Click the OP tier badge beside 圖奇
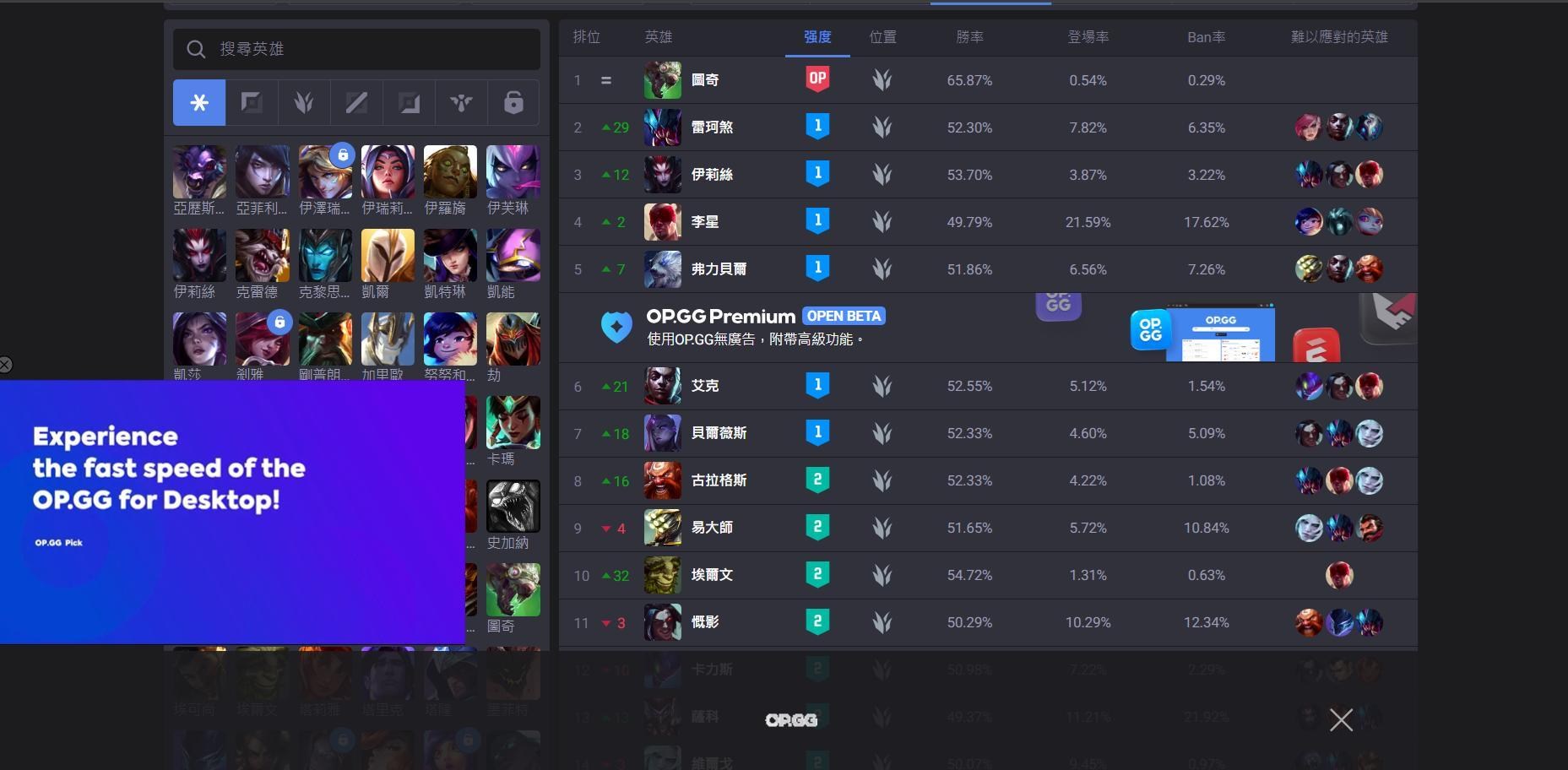This screenshot has height=770, width=1568. point(817,79)
